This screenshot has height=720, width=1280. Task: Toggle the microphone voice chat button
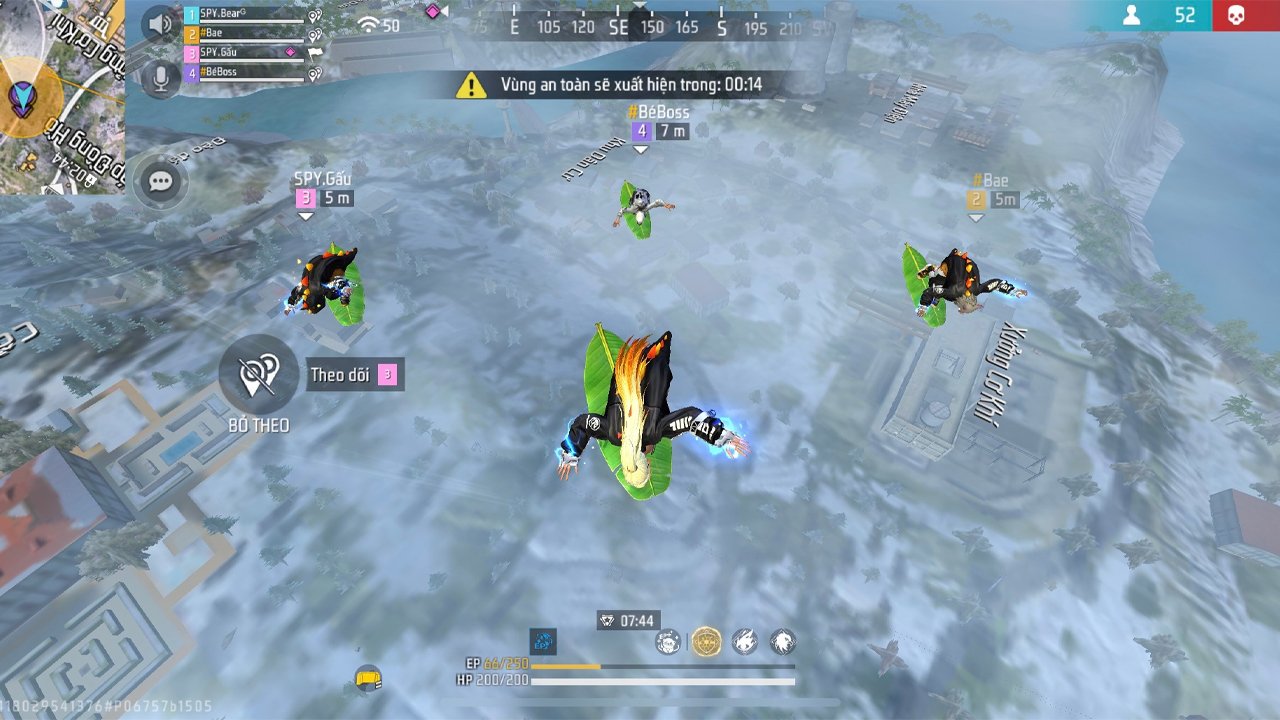pos(159,77)
